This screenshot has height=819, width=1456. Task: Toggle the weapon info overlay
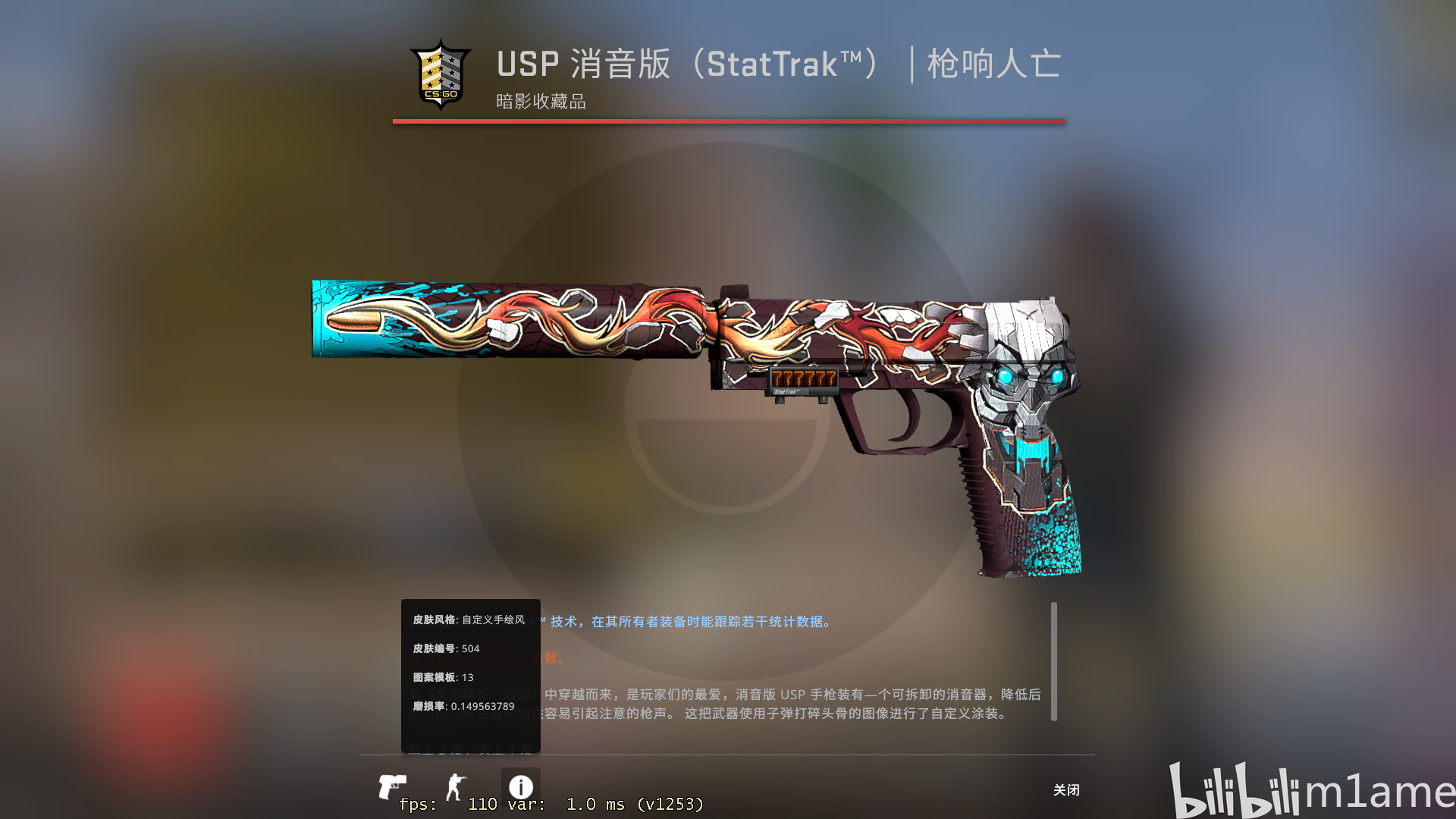pyautogui.click(x=521, y=785)
